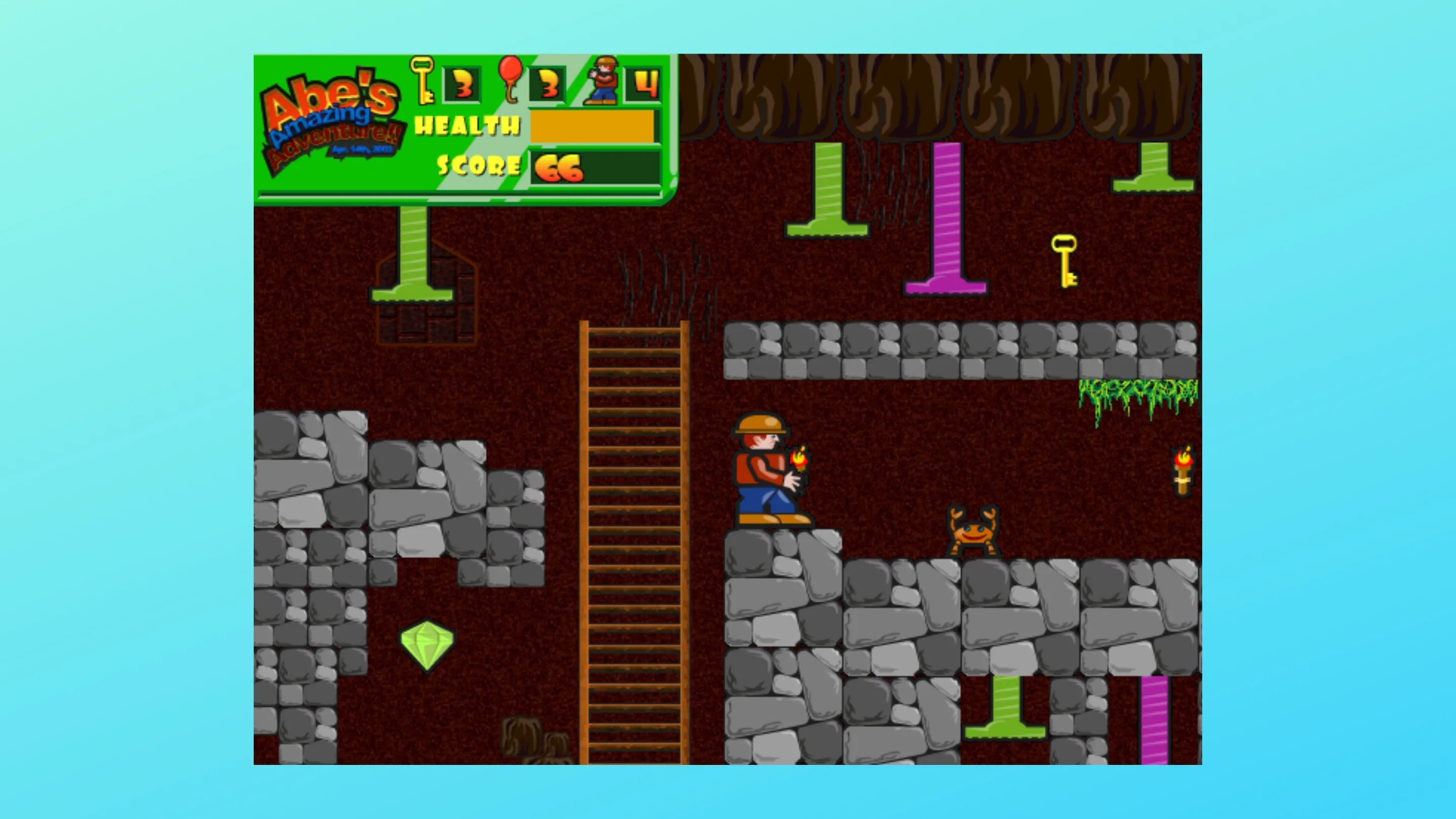This screenshot has width=1456, height=819.
Task: Select the red balloon icon in the HUD
Action: [x=511, y=78]
